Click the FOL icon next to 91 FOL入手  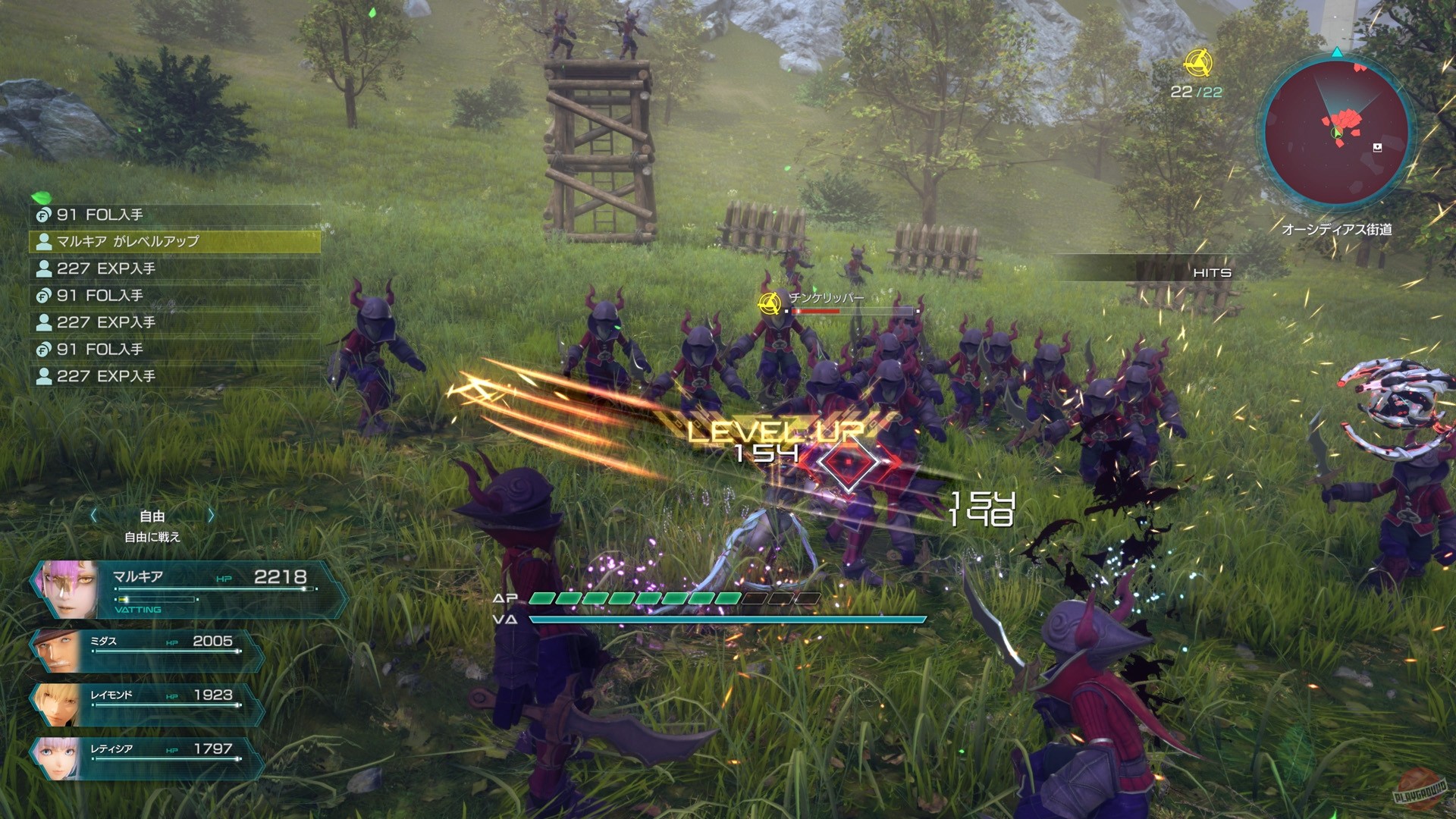[x=43, y=215]
